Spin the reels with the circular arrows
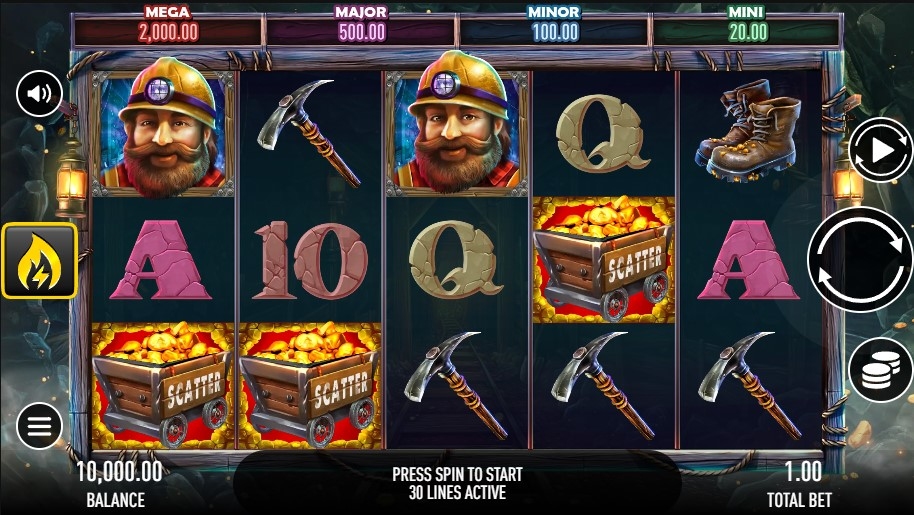Image resolution: width=914 pixels, height=515 pixels. (x=859, y=260)
